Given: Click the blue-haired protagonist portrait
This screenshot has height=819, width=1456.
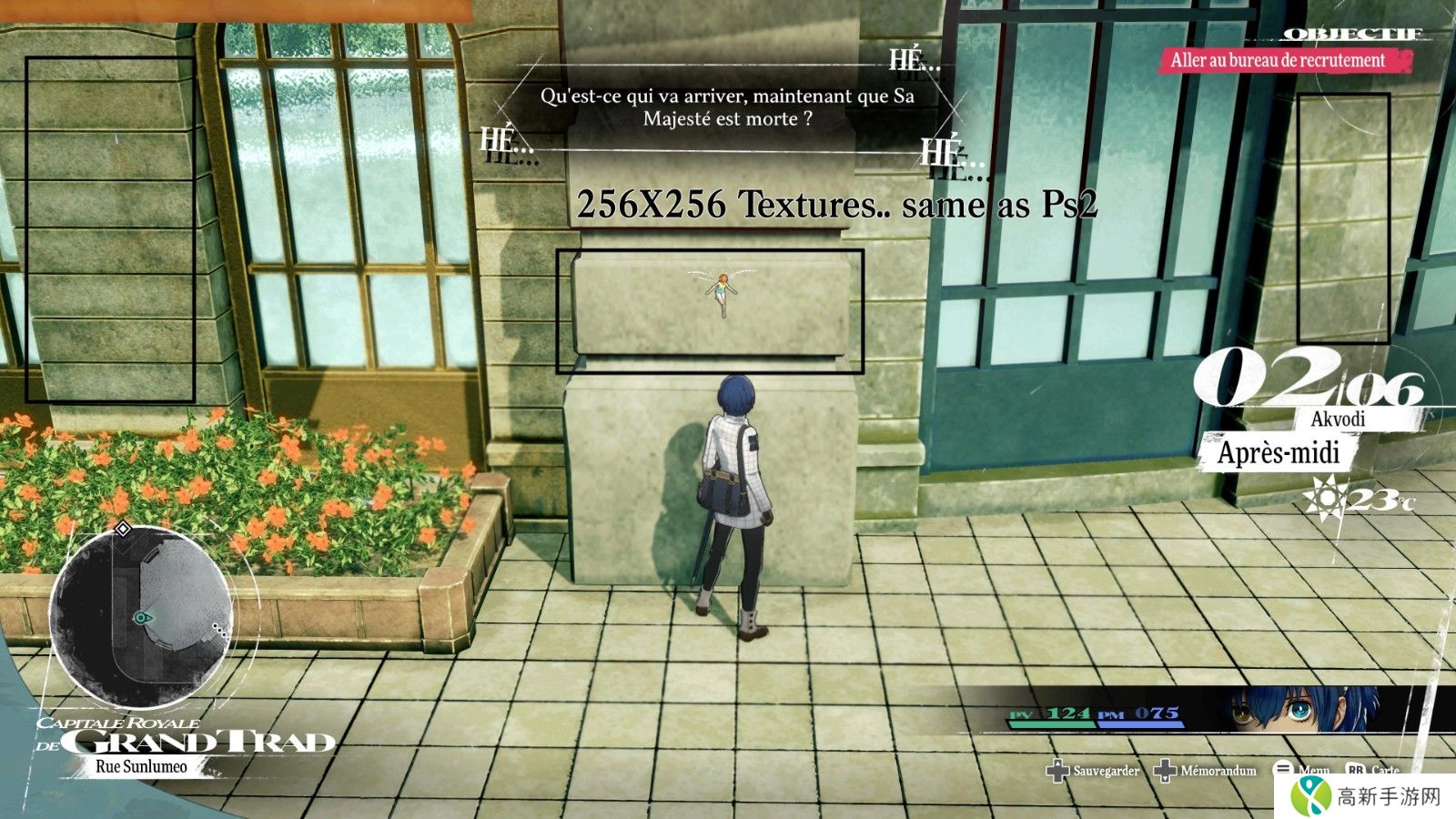Looking at the screenshot, I should 1303,710.
